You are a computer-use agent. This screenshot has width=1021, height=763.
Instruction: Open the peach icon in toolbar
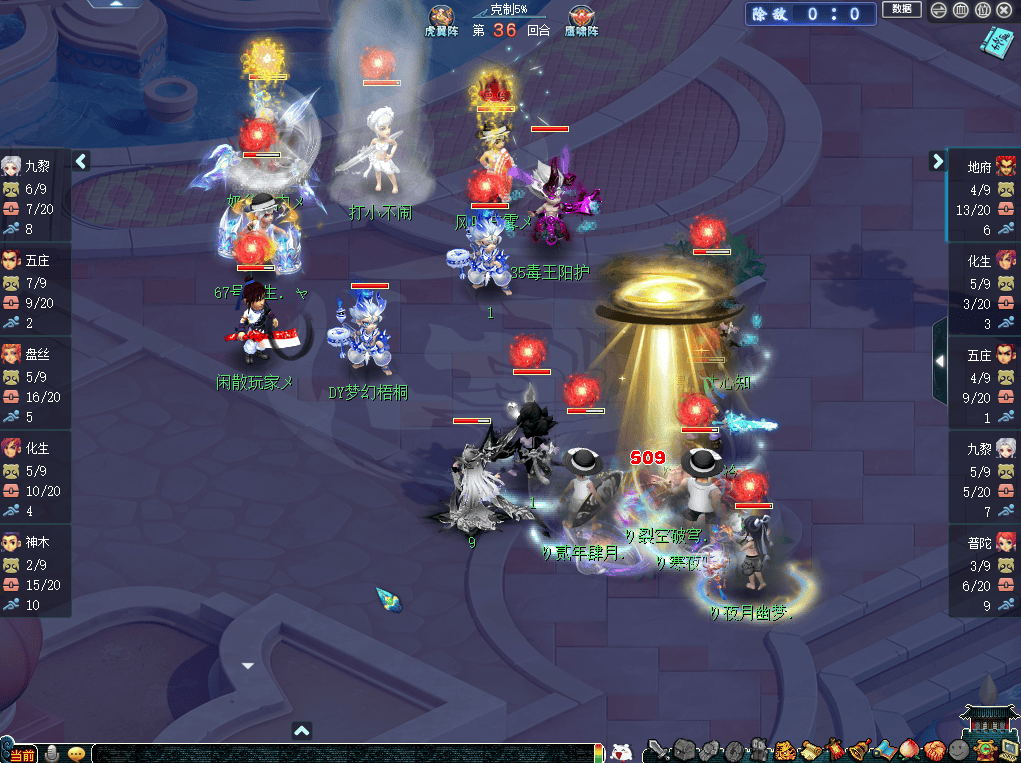coord(909,750)
